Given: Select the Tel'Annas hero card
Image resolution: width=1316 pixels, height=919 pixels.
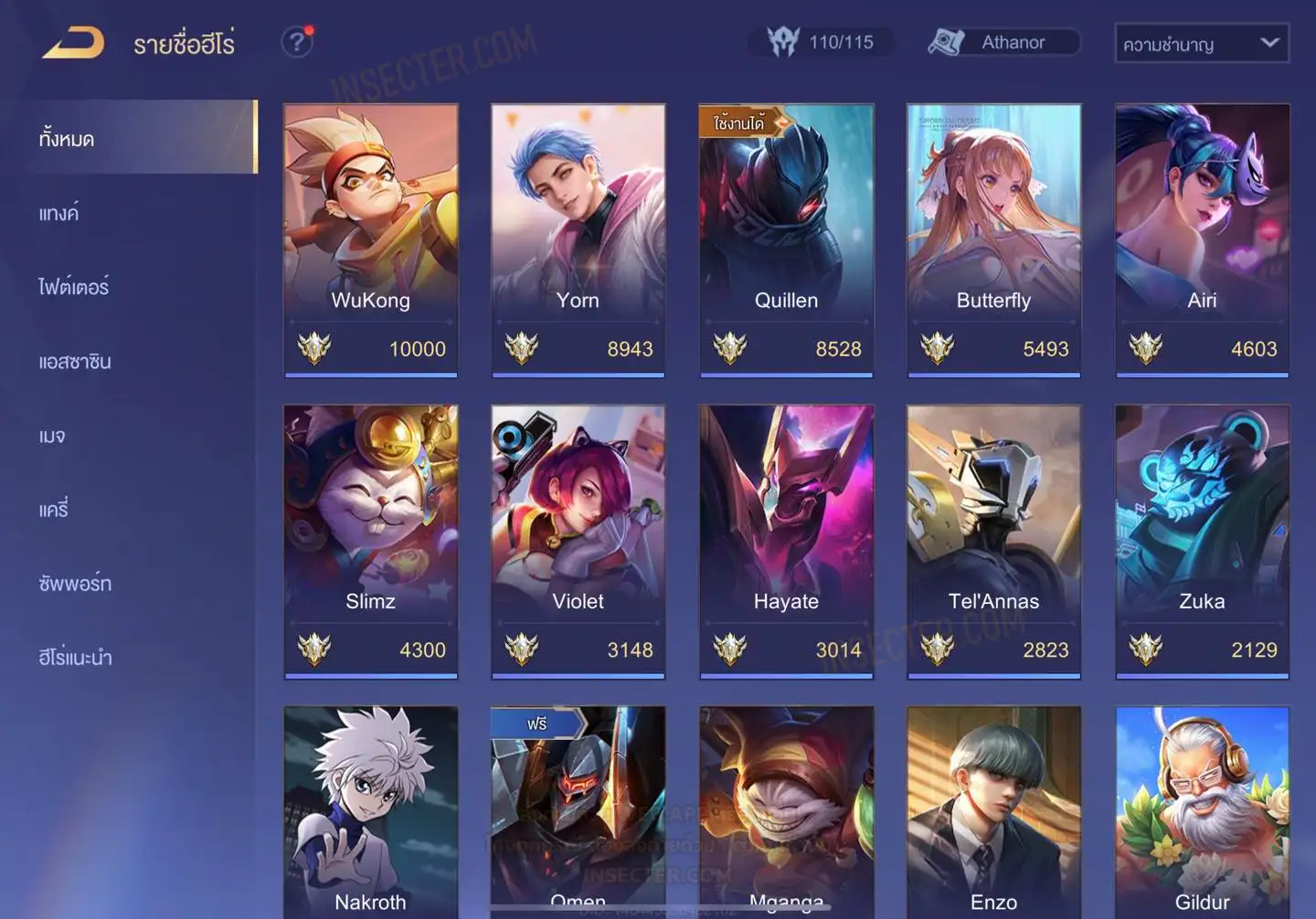Looking at the screenshot, I should coord(993,541).
